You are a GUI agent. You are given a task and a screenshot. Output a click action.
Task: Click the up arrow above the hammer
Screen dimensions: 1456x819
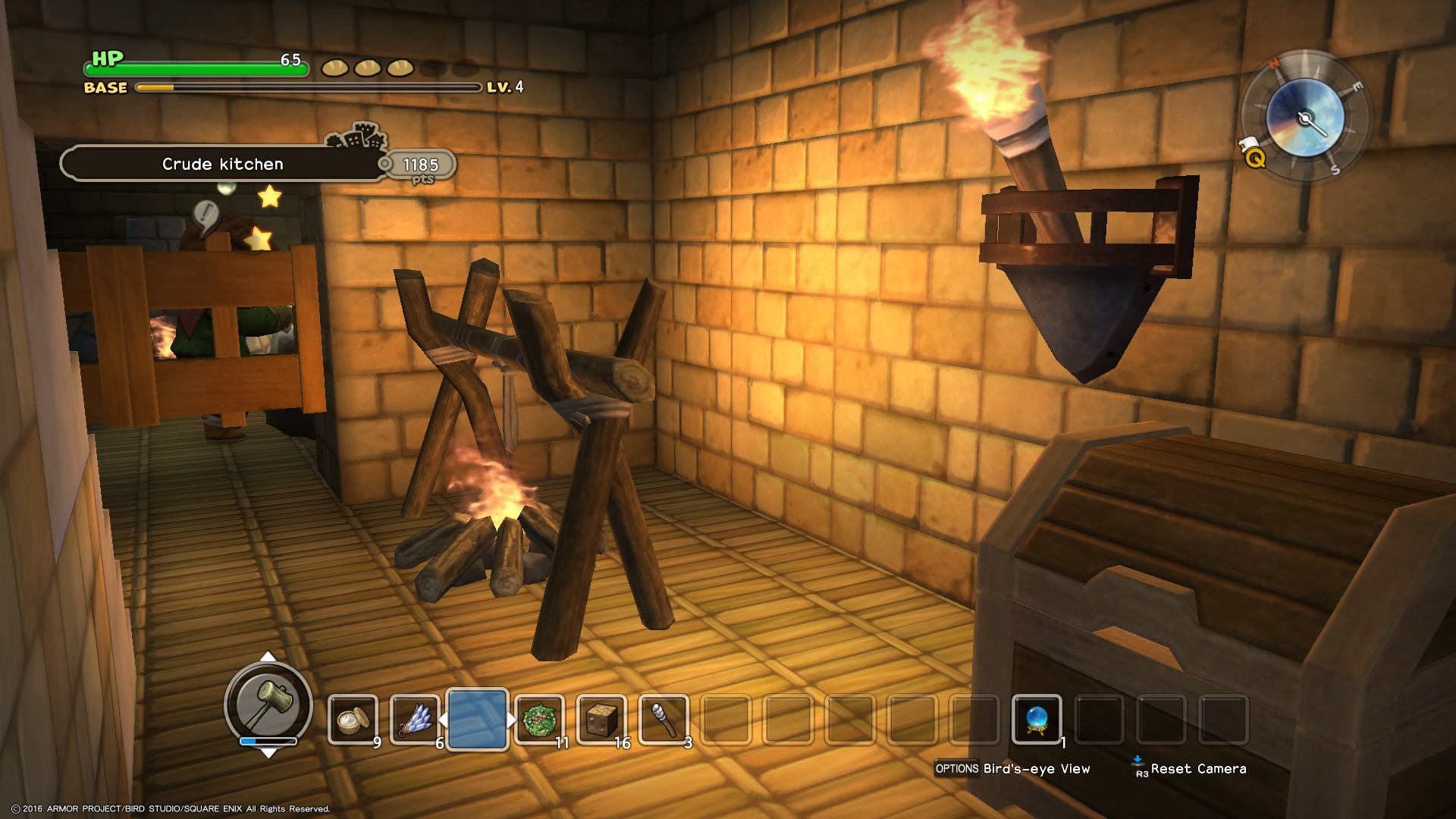tap(268, 657)
